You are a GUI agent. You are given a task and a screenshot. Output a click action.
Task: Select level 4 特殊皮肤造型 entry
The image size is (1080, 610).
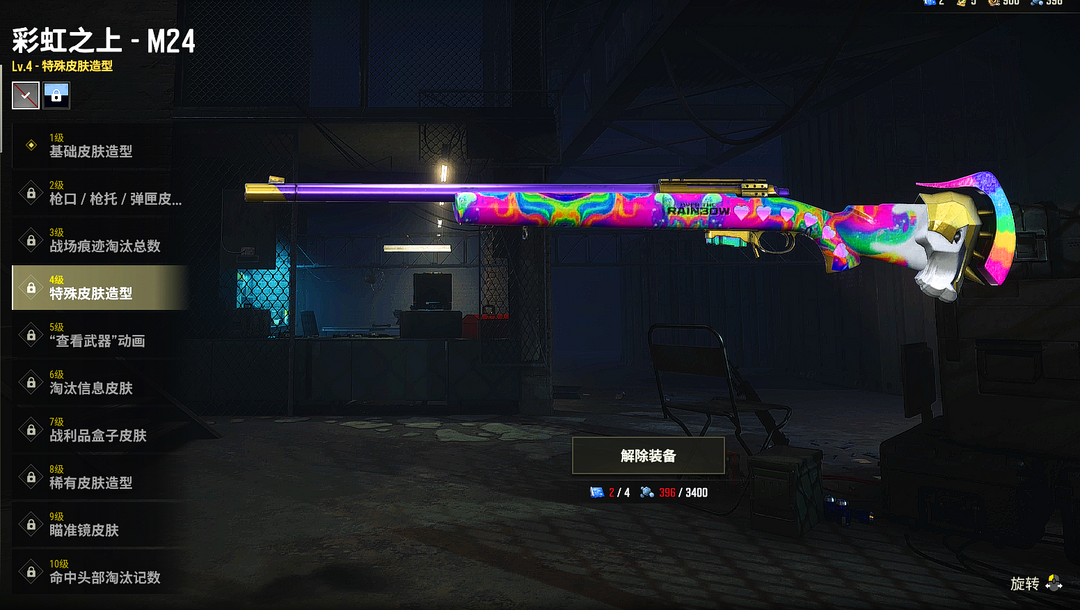point(98,288)
